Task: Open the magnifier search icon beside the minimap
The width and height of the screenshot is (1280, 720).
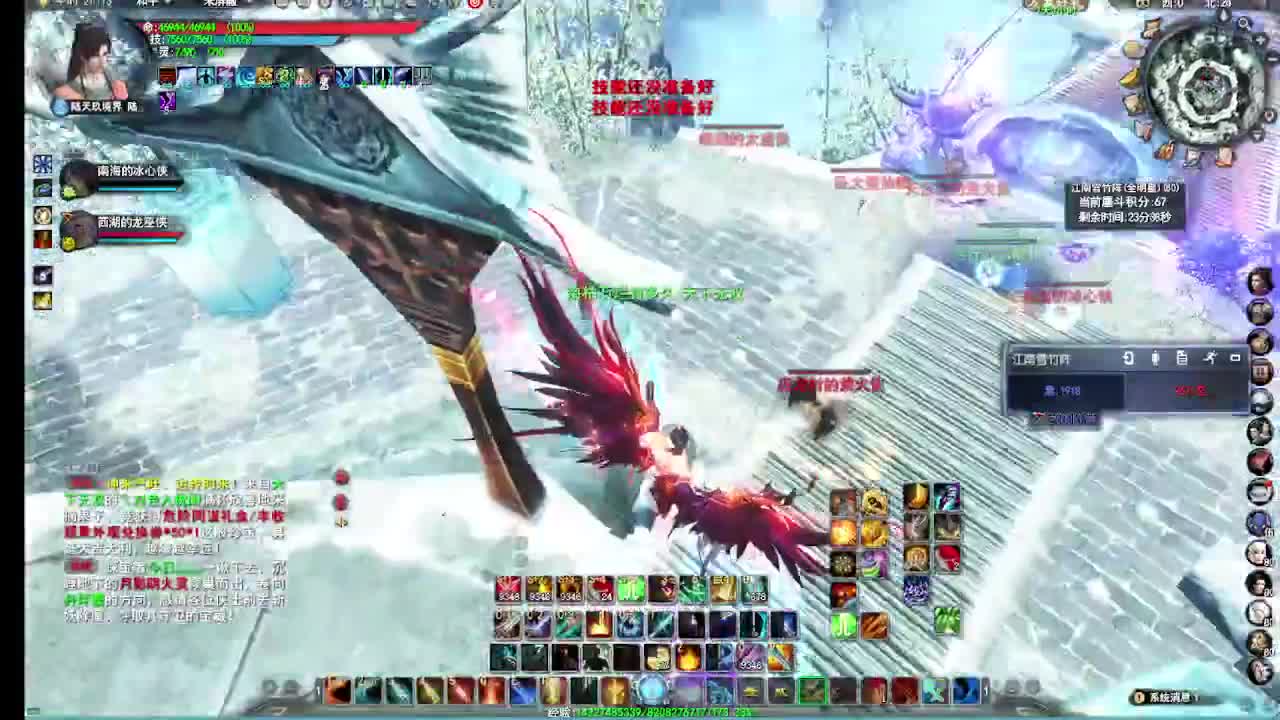Action: click(x=1243, y=23)
